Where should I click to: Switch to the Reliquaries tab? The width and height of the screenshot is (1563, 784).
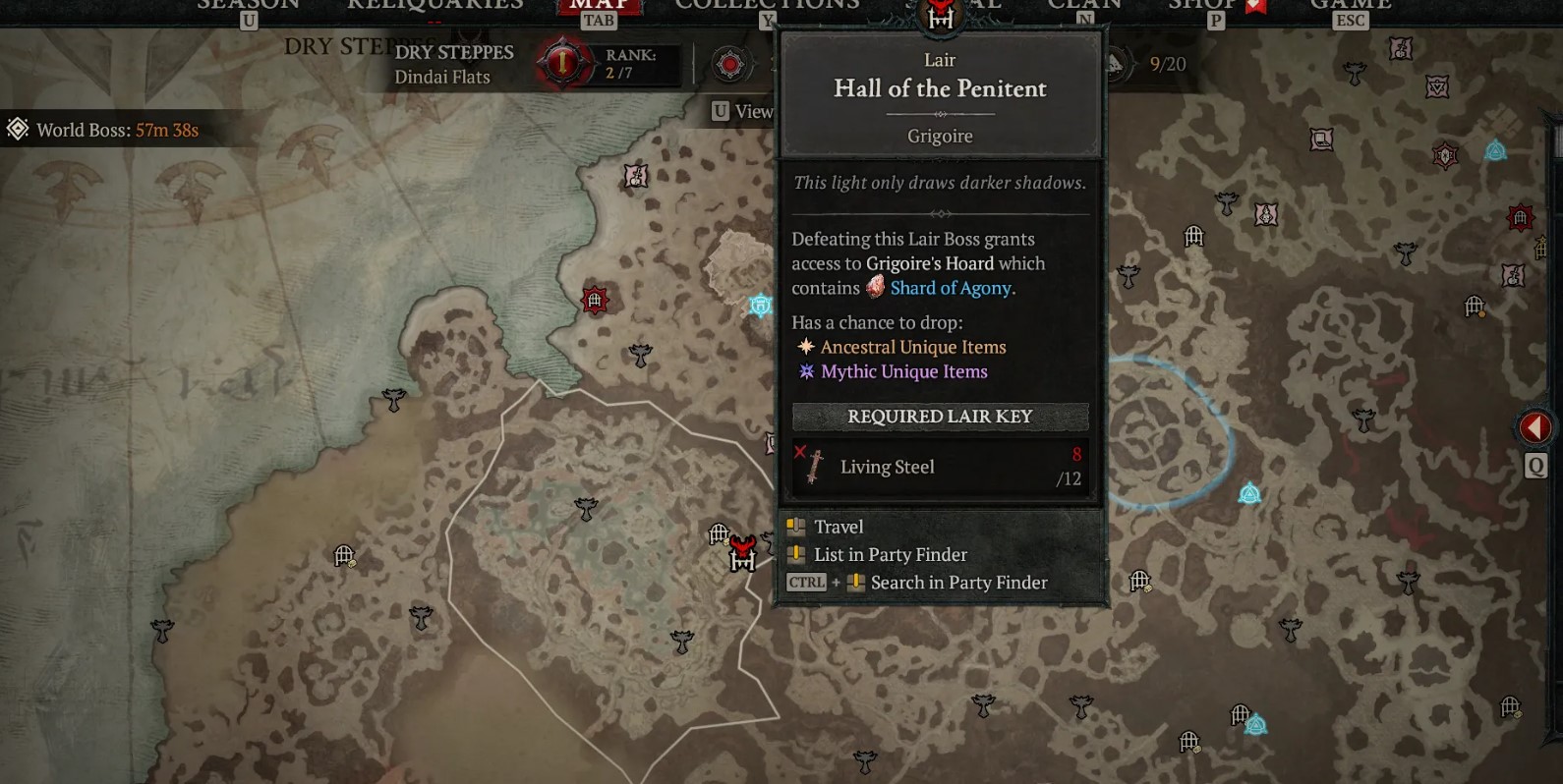(x=434, y=6)
